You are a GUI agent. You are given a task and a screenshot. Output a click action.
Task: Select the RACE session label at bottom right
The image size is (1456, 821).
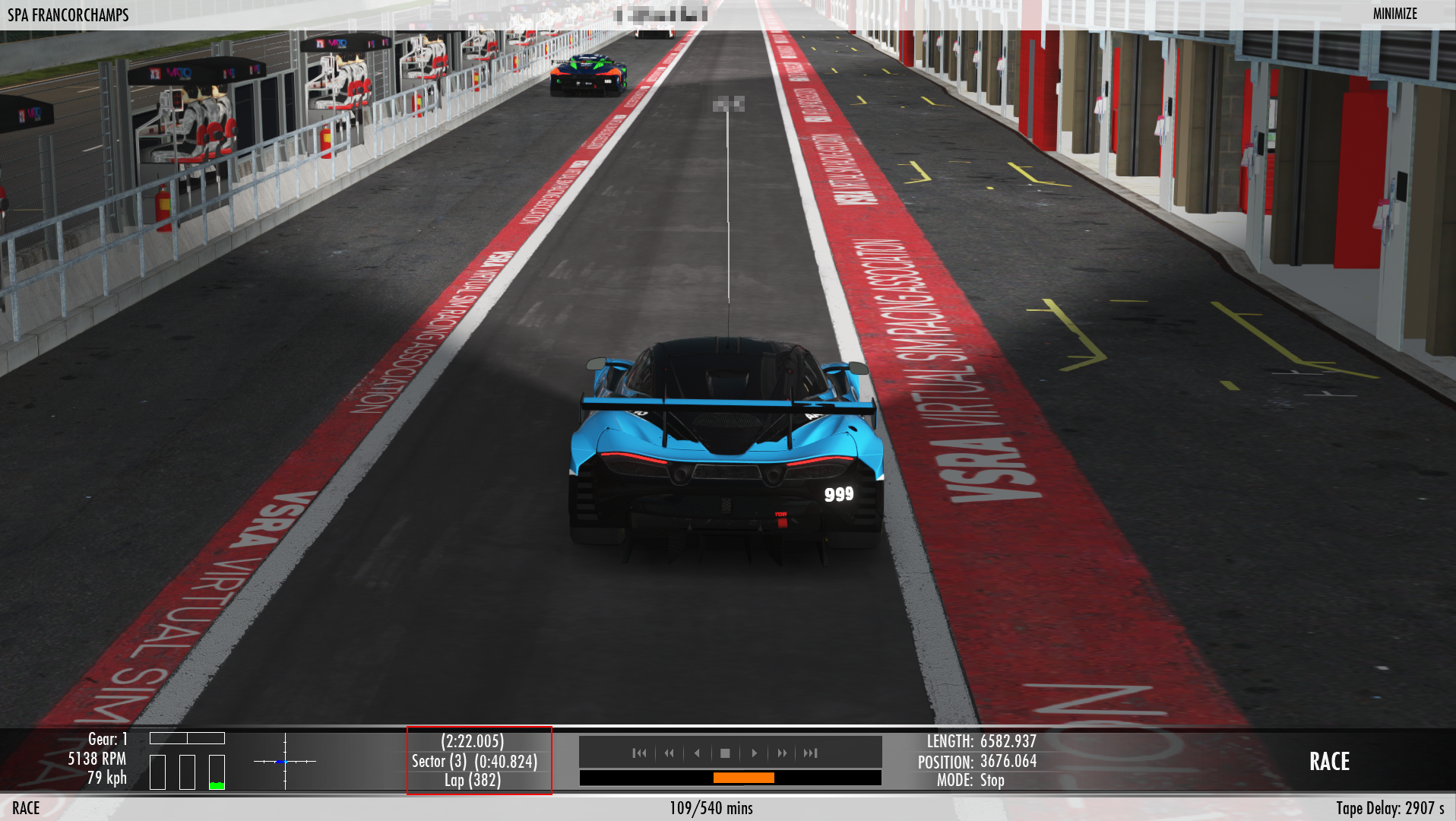(x=1329, y=762)
